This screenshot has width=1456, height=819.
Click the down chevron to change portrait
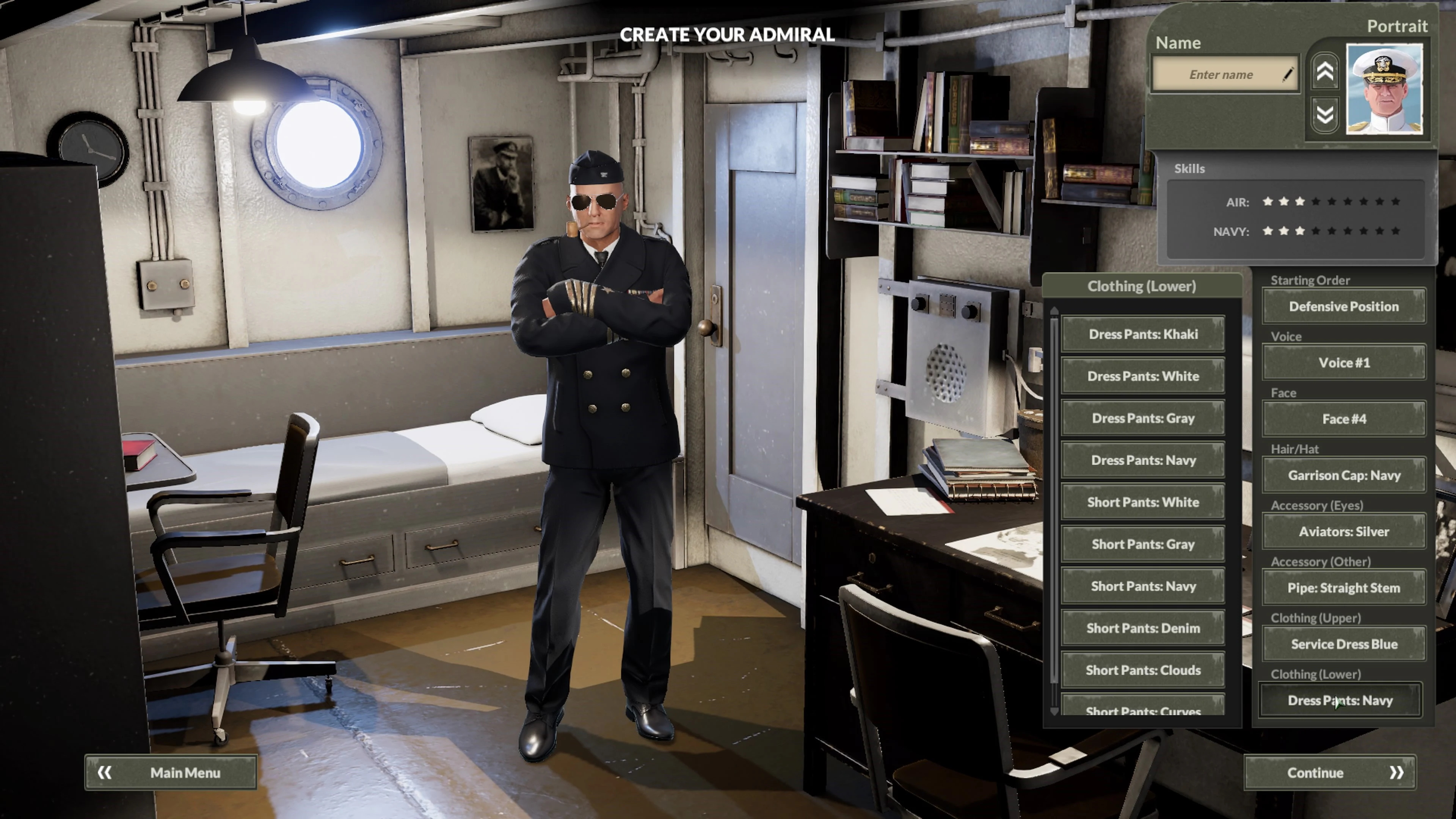click(1324, 115)
